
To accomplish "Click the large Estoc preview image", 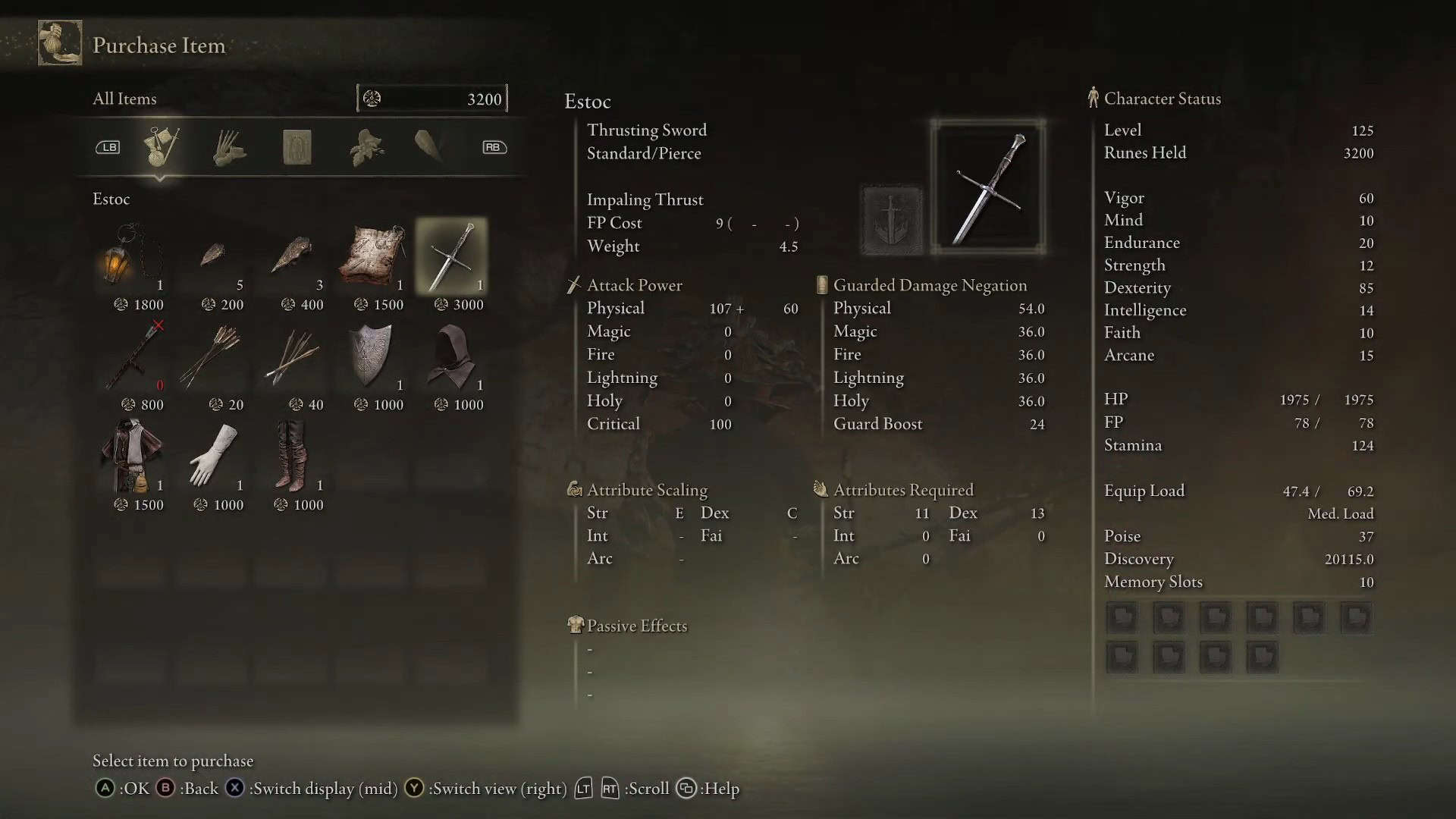I will pyautogui.click(x=988, y=187).
